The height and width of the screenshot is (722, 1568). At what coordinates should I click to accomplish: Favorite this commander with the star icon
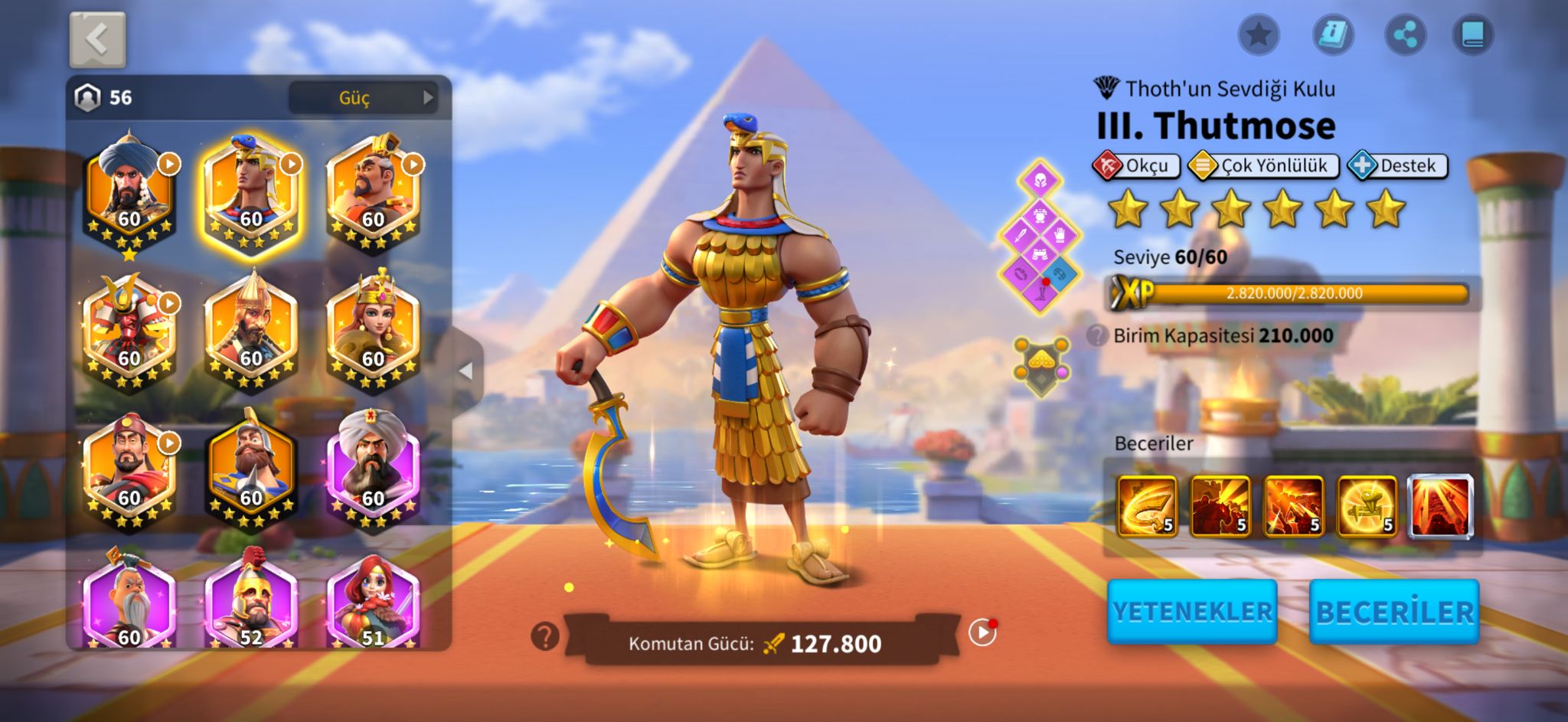(x=1259, y=34)
